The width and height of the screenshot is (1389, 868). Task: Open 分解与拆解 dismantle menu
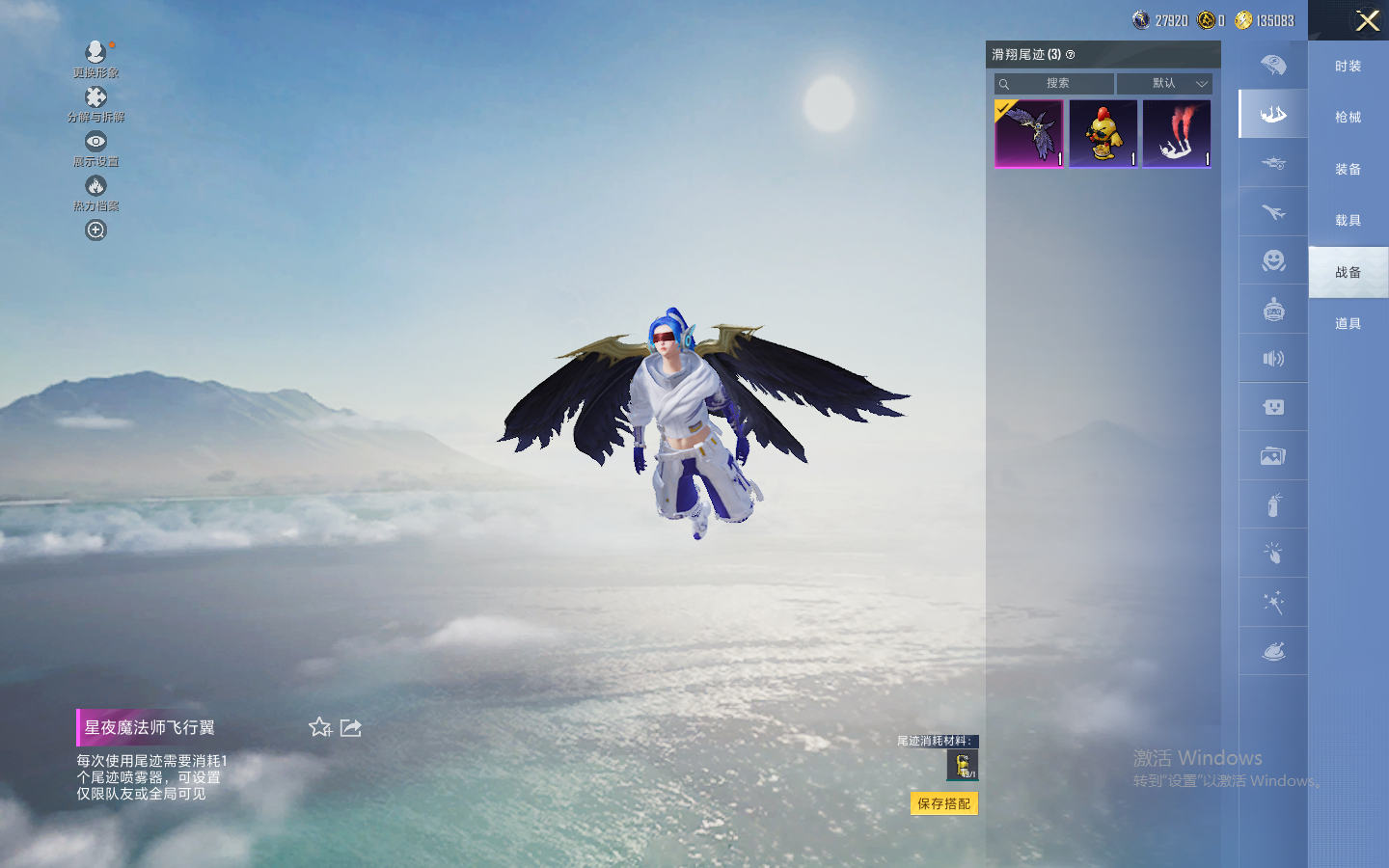tap(95, 102)
